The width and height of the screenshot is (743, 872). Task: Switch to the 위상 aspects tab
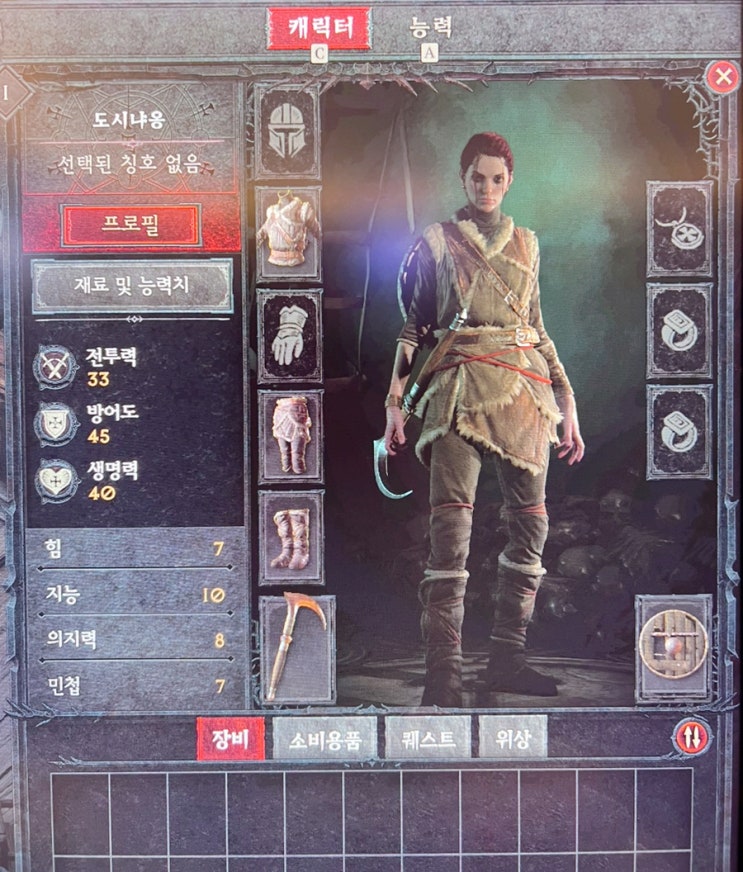(x=513, y=740)
